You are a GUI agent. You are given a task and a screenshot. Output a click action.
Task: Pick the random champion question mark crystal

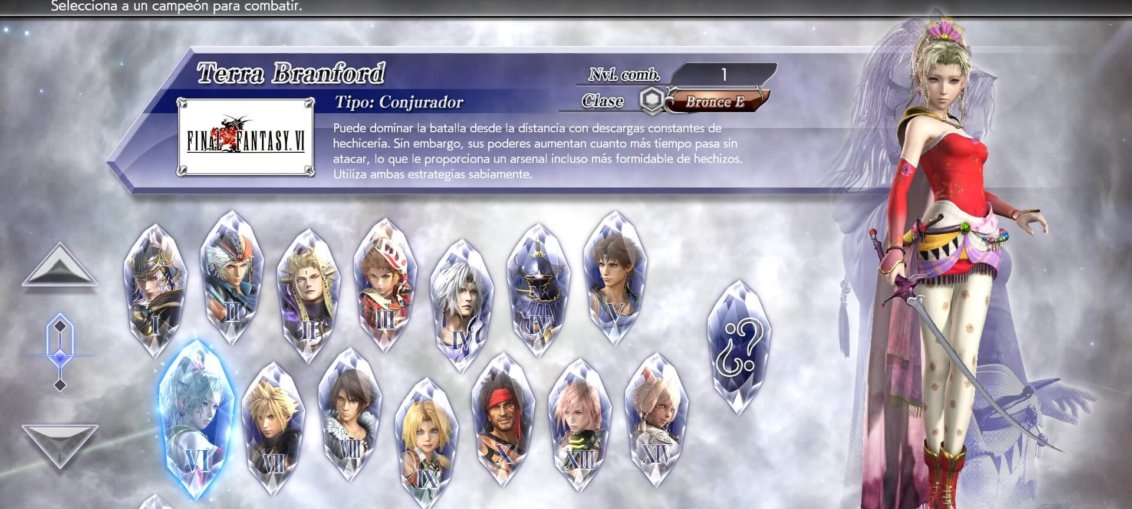[x=738, y=345]
